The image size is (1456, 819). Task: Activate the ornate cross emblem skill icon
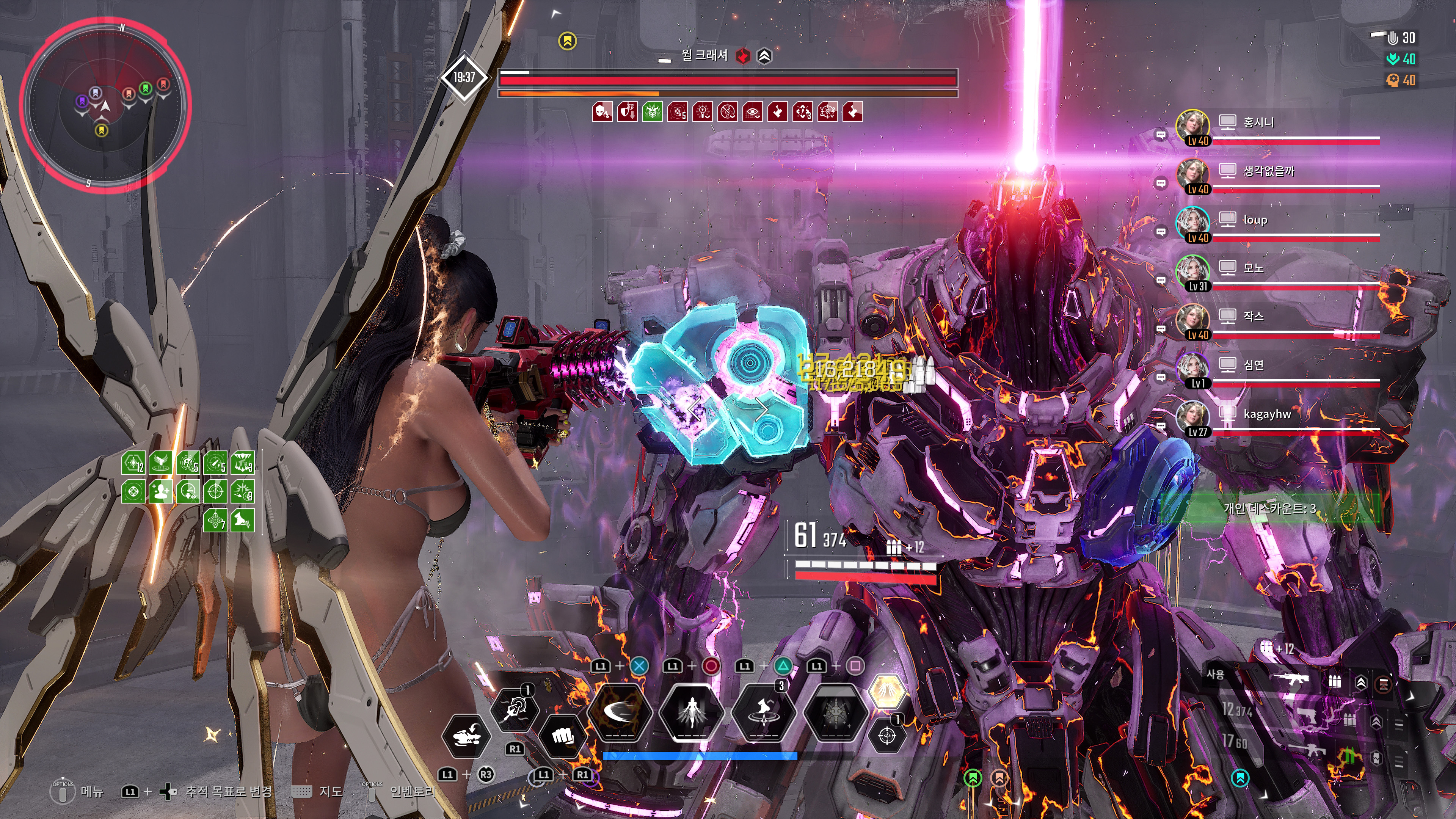tap(835, 712)
